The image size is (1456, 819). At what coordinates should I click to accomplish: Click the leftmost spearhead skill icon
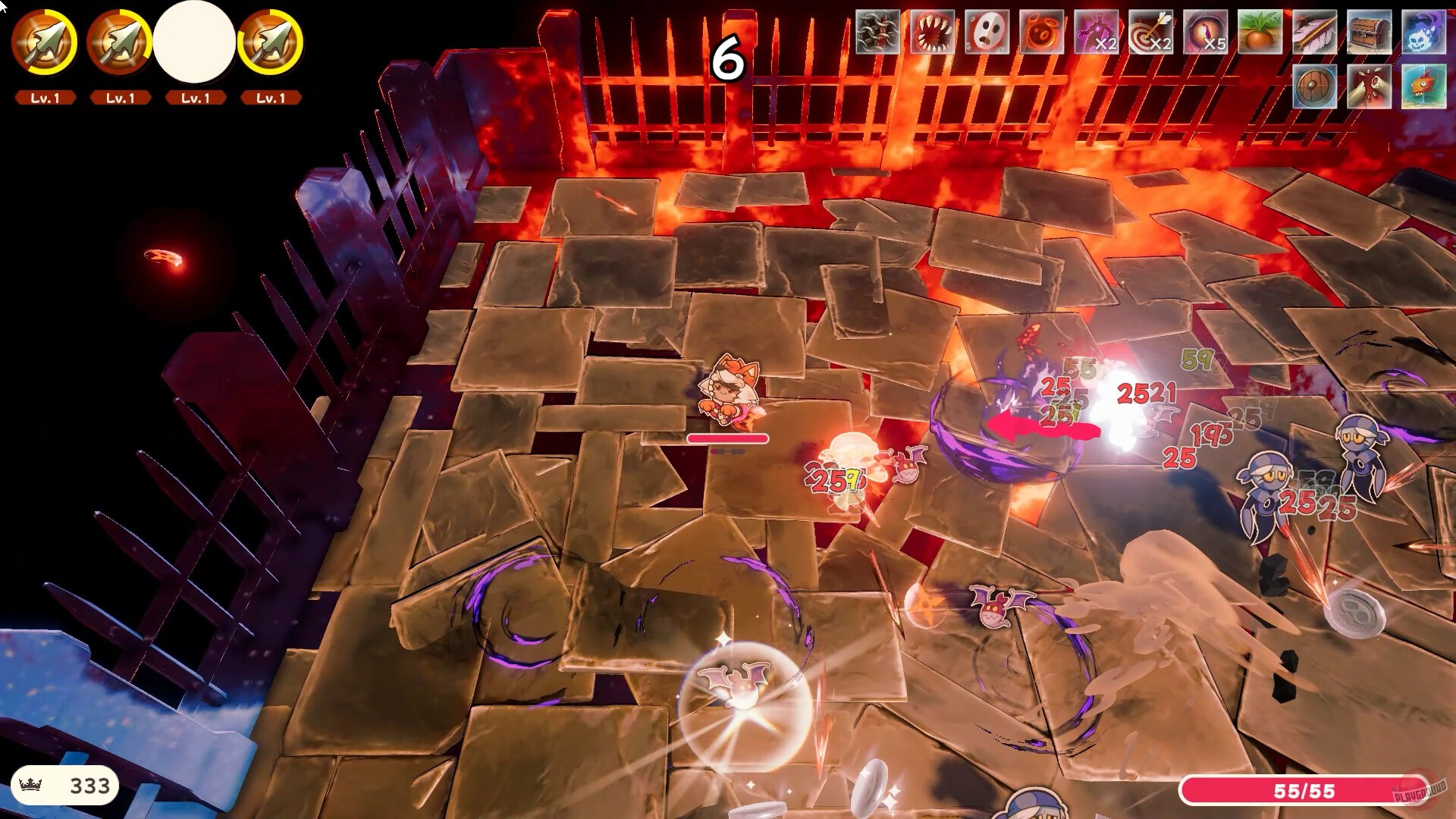pos(43,43)
